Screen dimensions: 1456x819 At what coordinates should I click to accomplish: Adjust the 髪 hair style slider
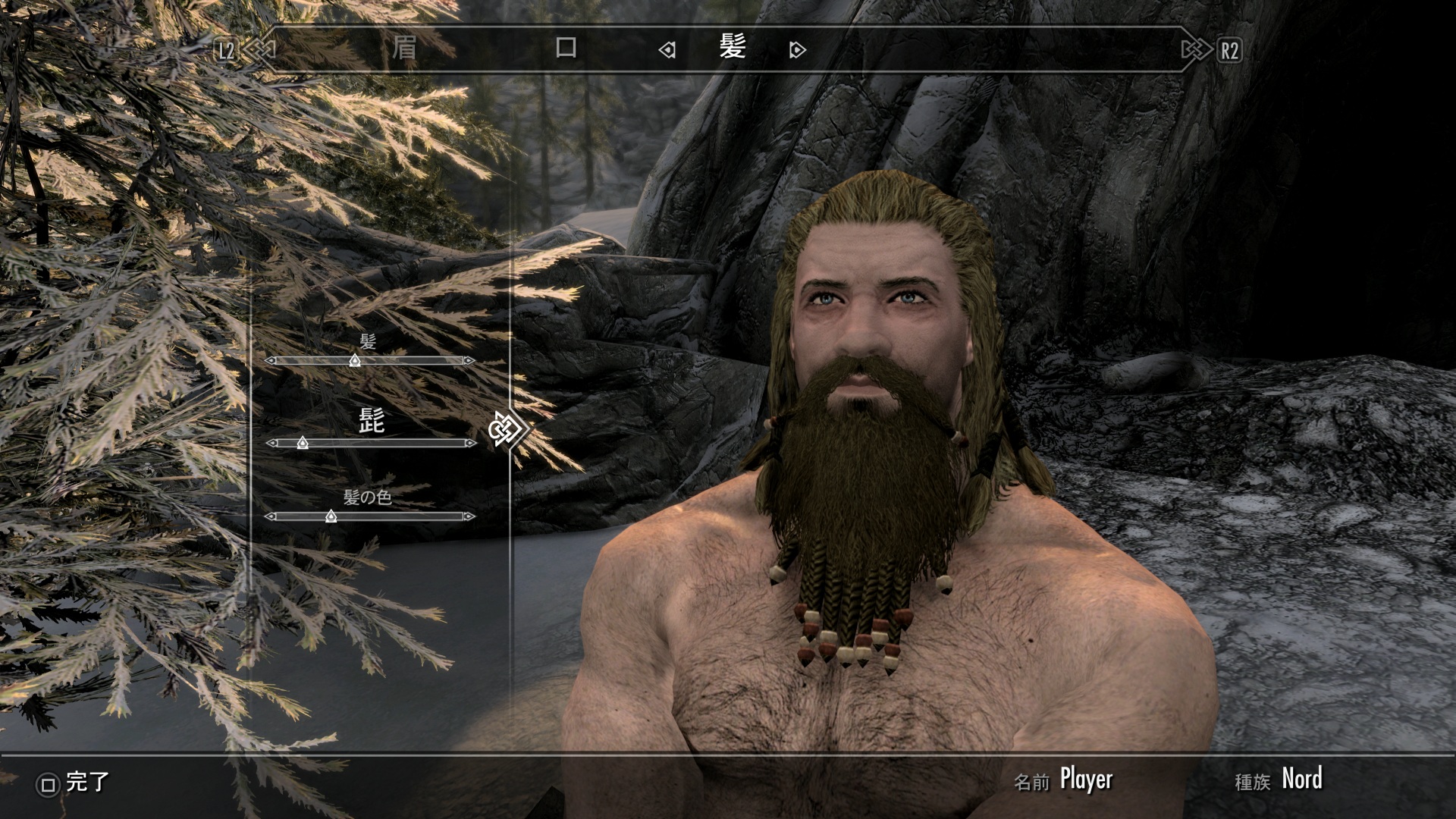pos(354,361)
